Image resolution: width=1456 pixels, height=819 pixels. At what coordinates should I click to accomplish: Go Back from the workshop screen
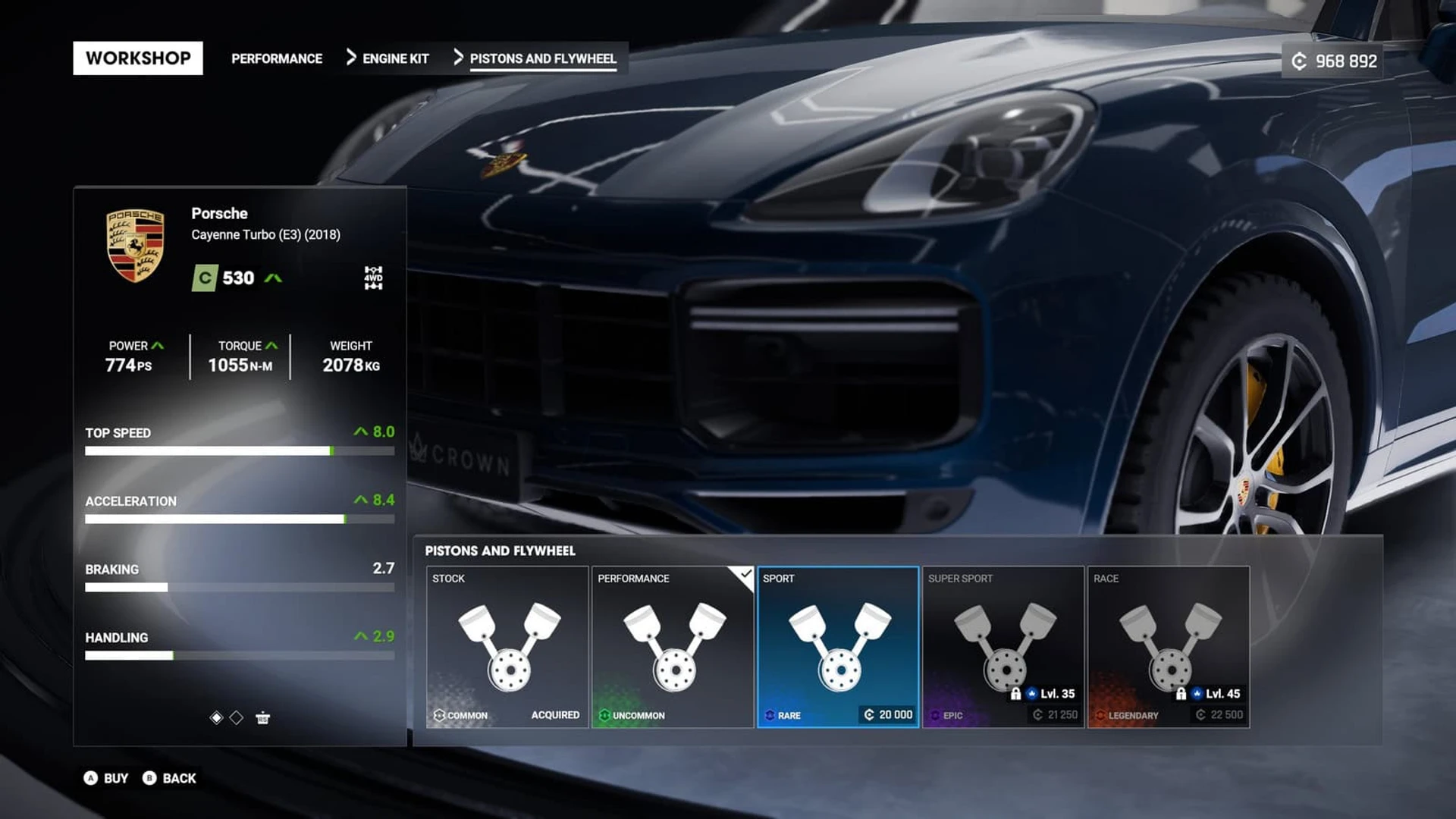170,778
